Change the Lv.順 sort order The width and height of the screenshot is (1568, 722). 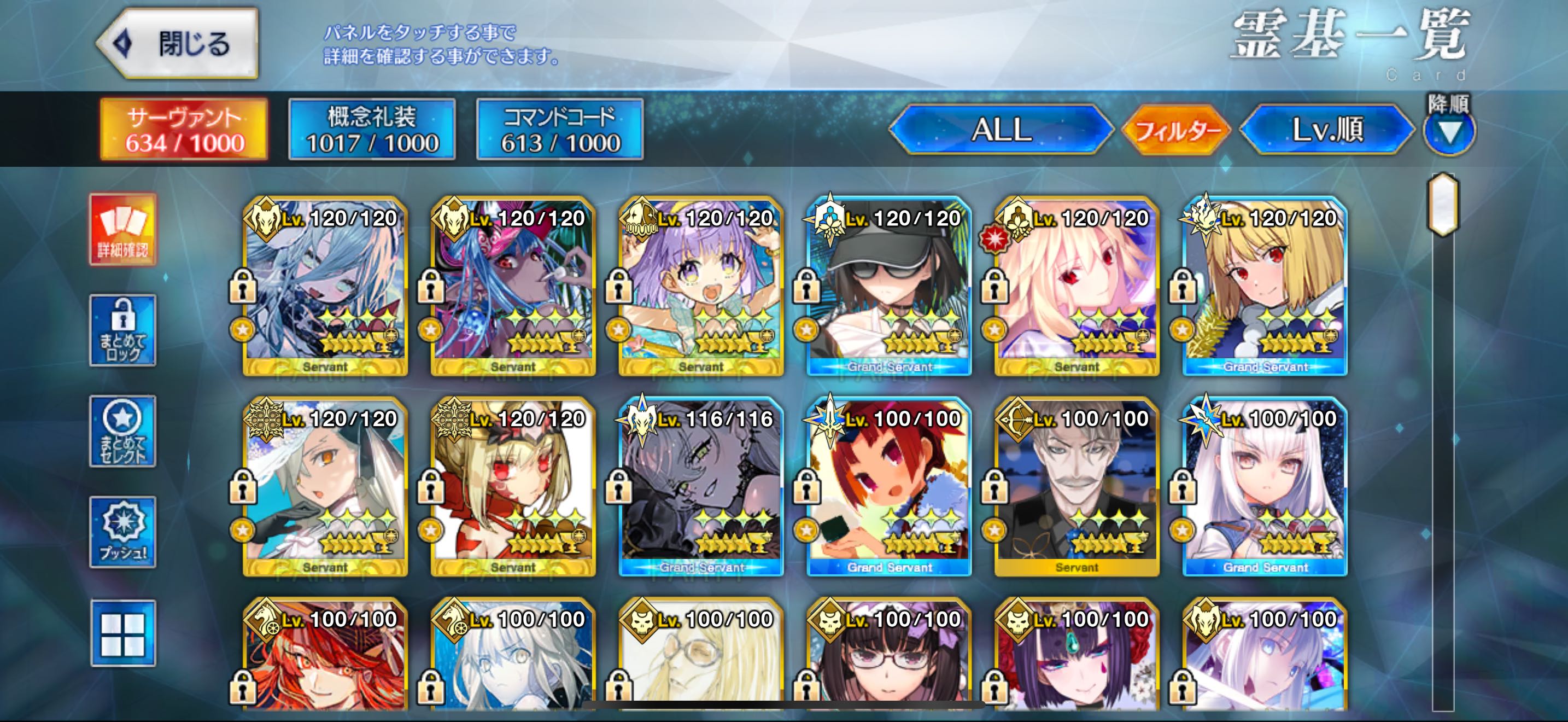point(1327,130)
